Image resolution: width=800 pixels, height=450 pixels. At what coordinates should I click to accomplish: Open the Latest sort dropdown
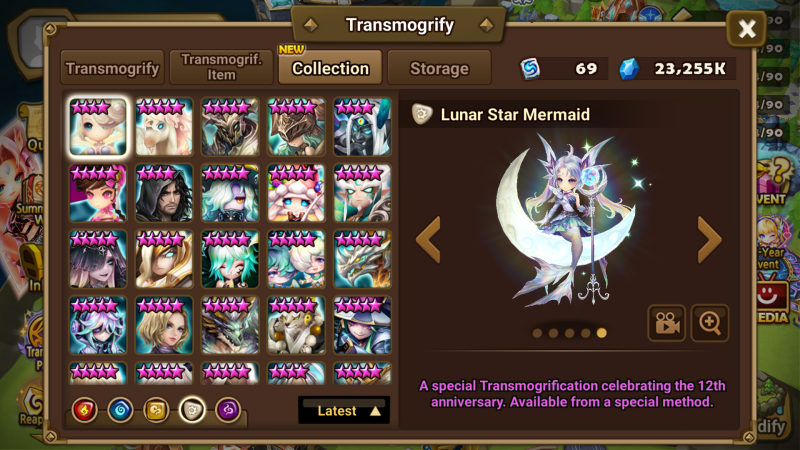coord(344,410)
